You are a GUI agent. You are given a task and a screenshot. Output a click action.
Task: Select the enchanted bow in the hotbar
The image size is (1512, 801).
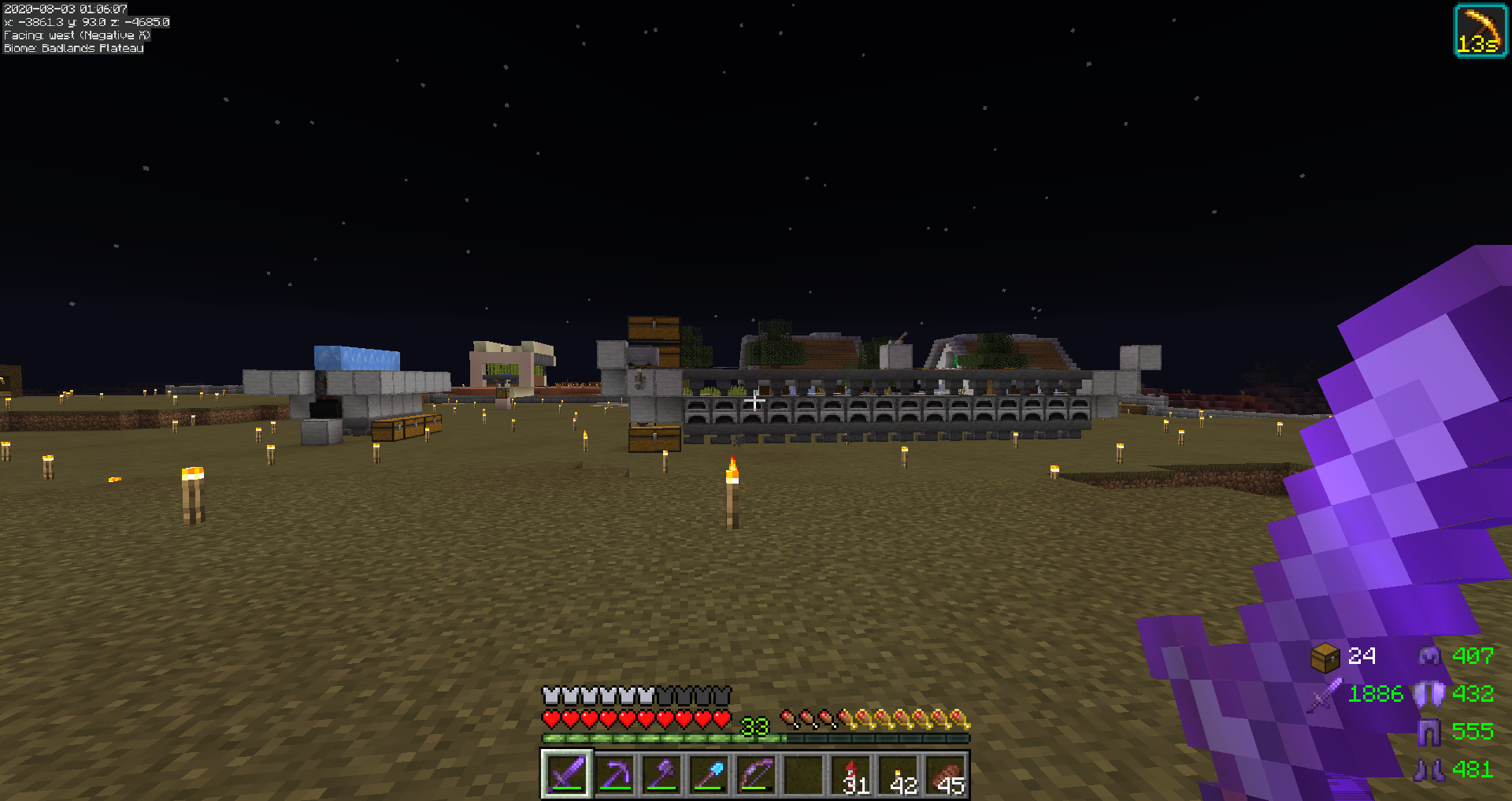(x=756, y=774)
